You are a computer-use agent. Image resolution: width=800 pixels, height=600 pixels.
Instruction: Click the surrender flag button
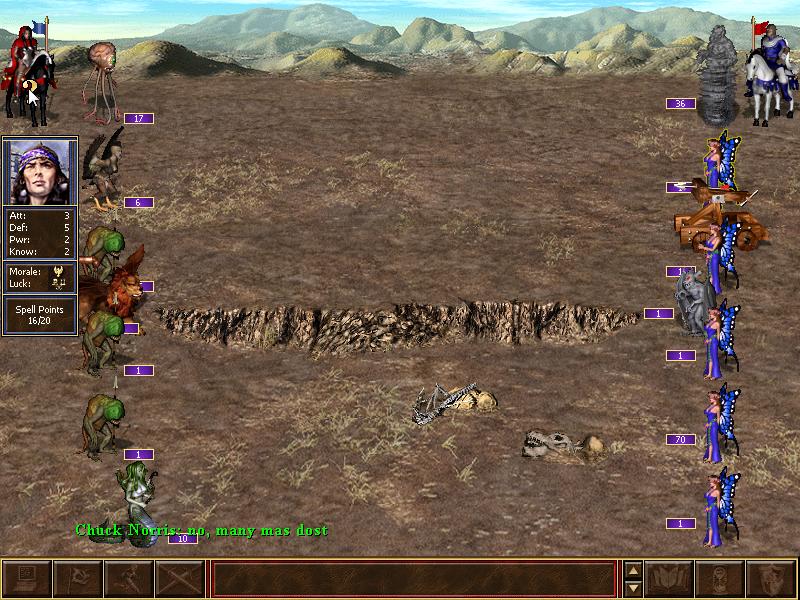coord(78,579)
